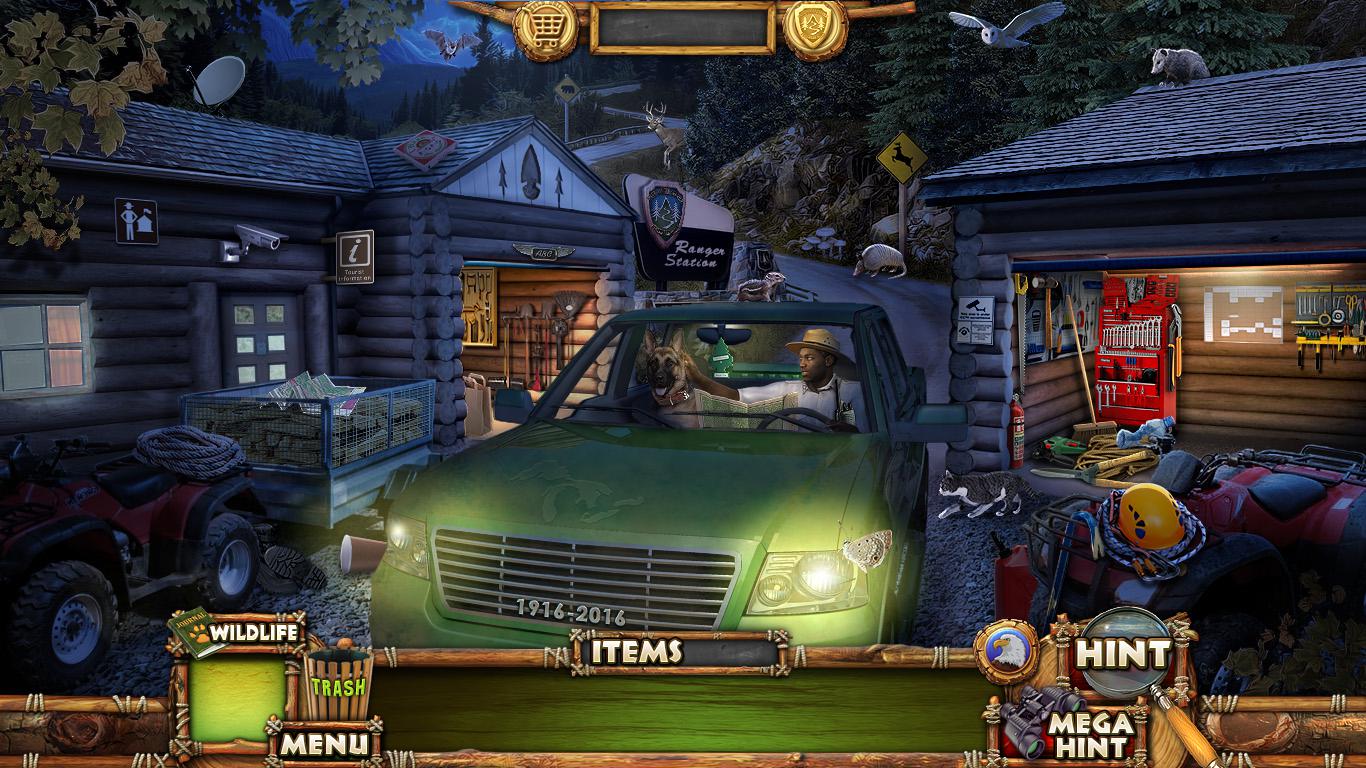Open the Menu
The image size is (1366, 768).
323,743
